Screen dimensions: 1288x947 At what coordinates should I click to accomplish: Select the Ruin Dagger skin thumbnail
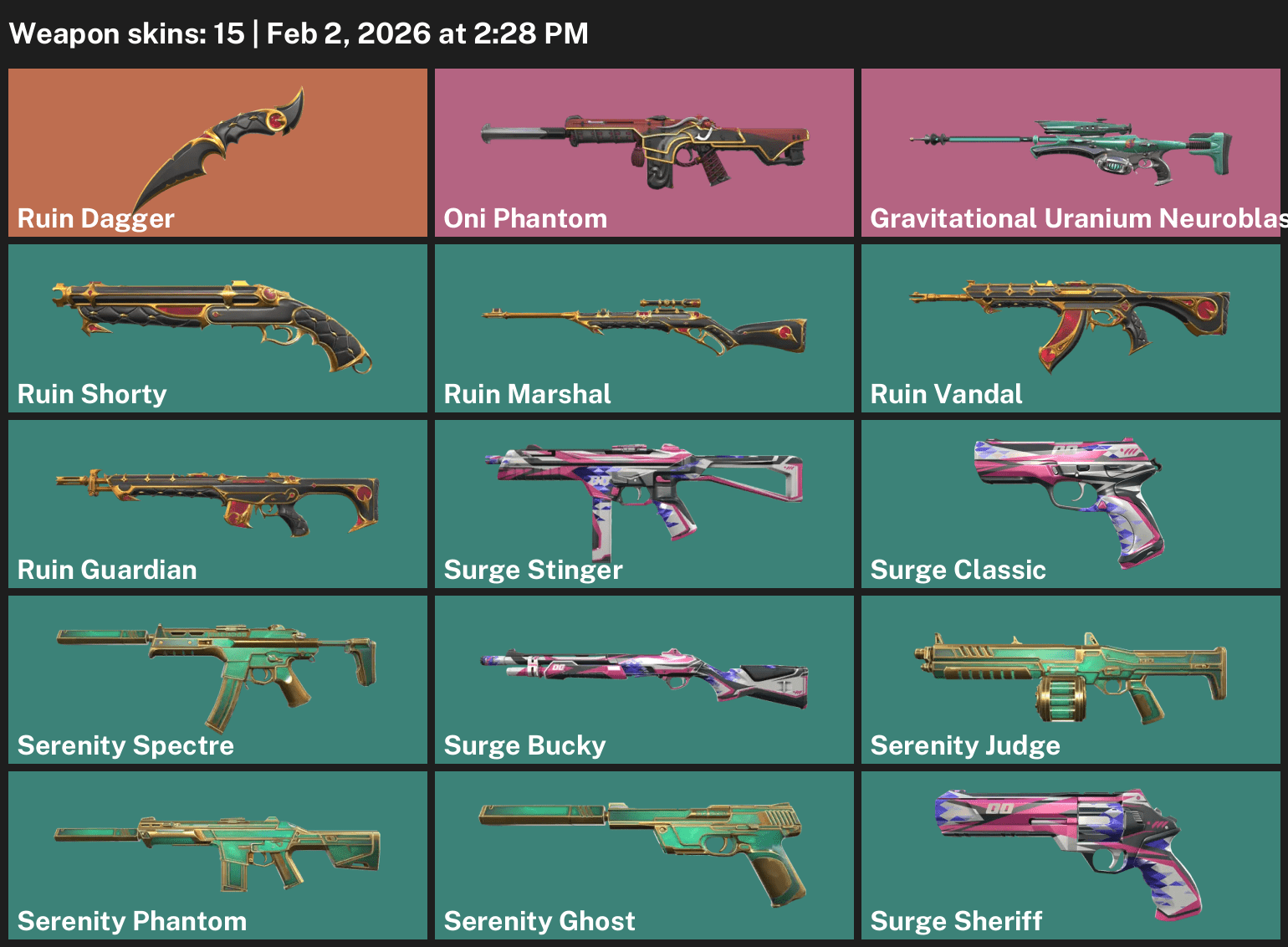(217, 151)
